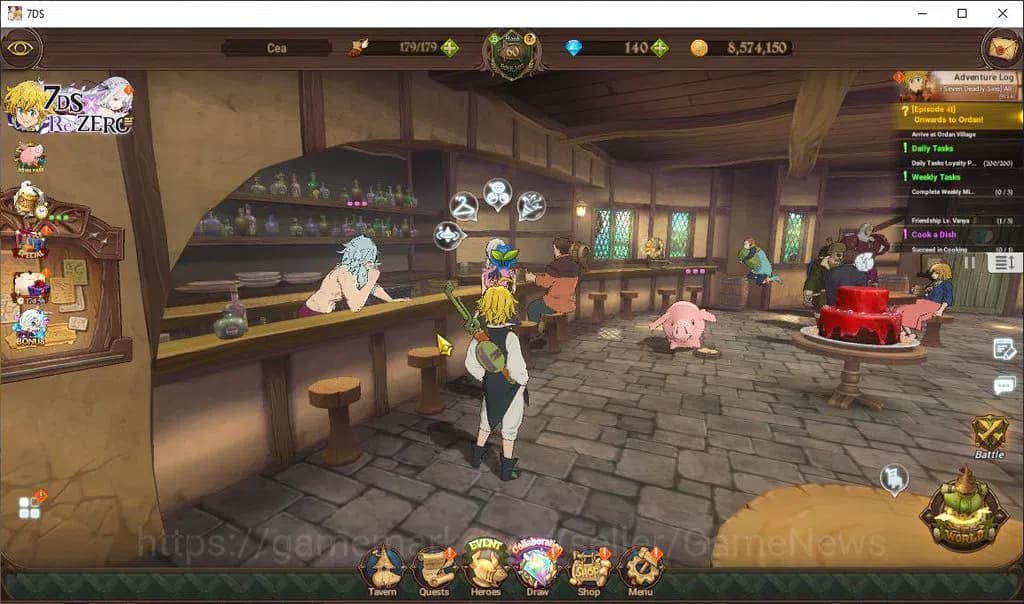Go to the Heroes screen
Image resolution: width=1024 pixels, height=604 pixels.
[486, 570]
